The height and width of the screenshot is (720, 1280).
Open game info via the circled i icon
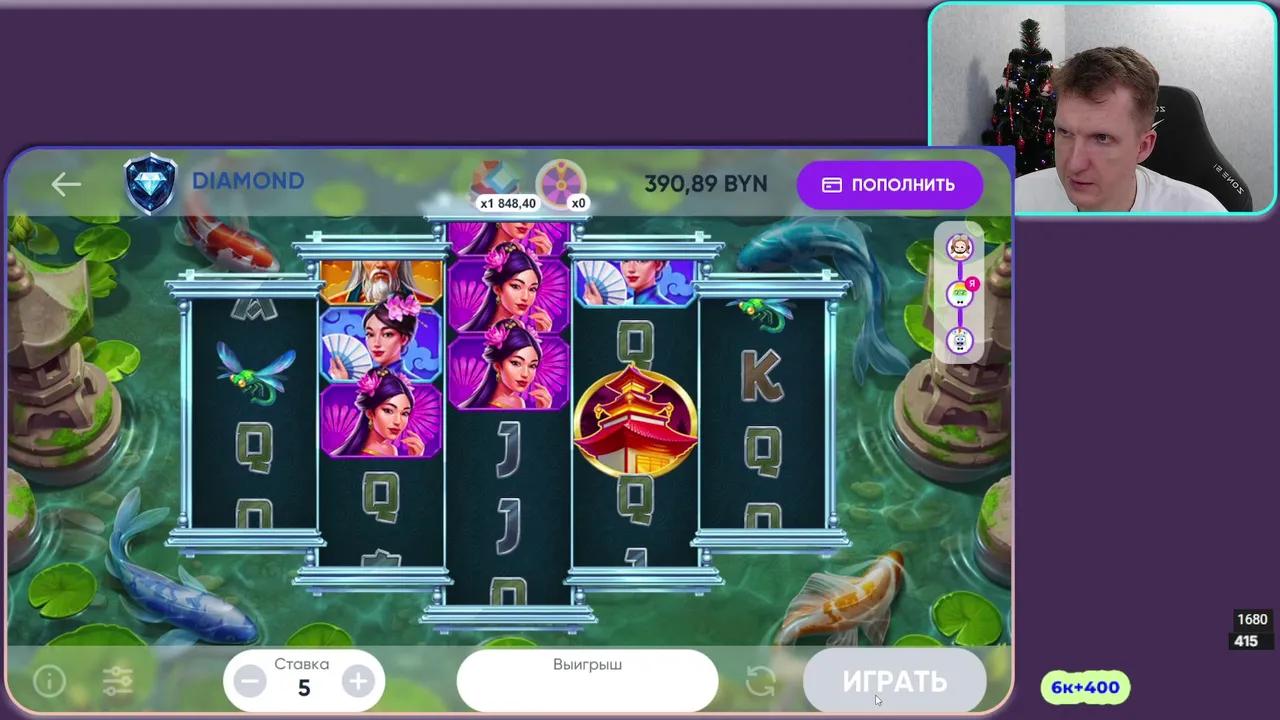(48, 681)
